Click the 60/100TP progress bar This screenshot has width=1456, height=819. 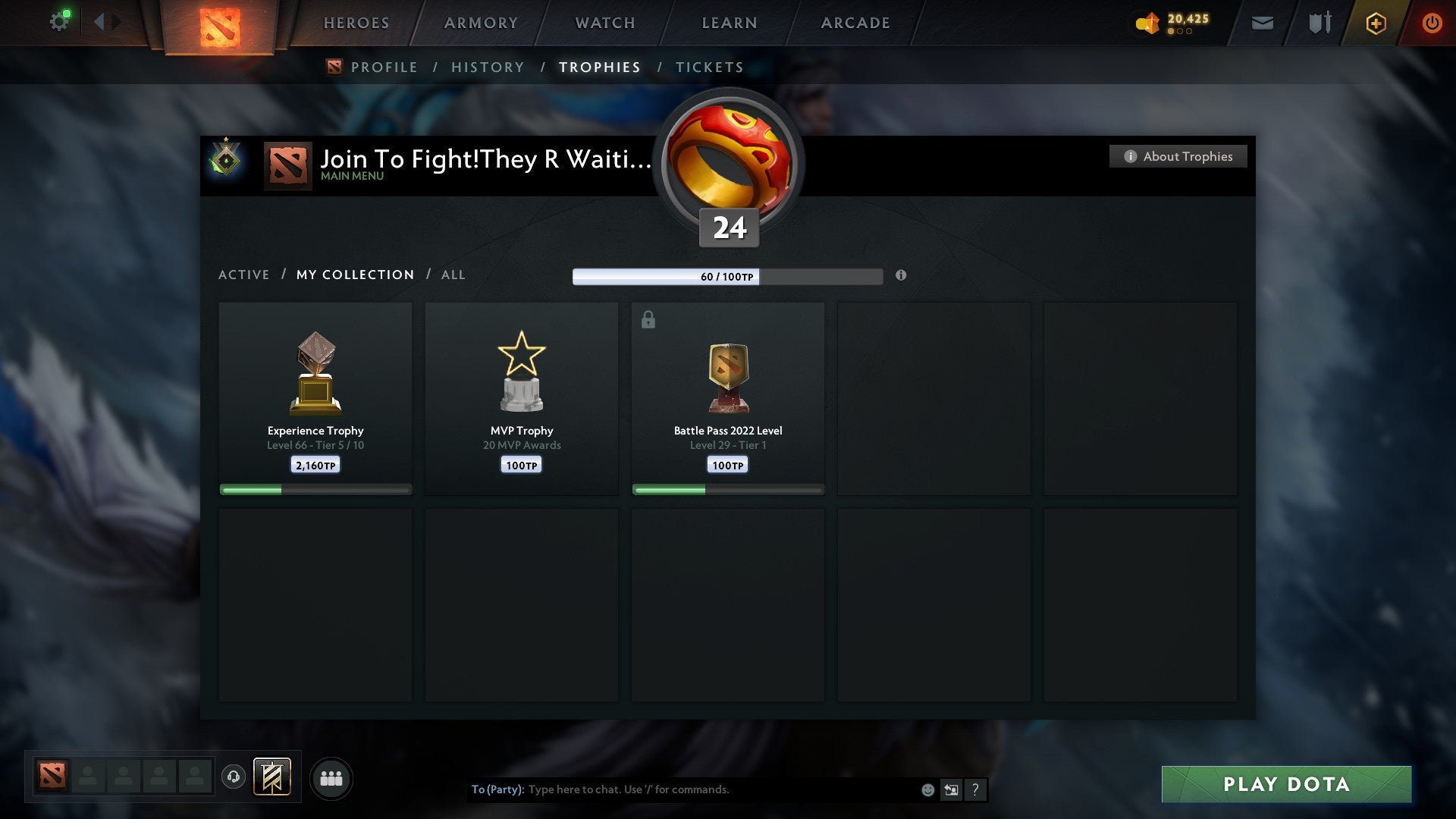click(728, 277)
